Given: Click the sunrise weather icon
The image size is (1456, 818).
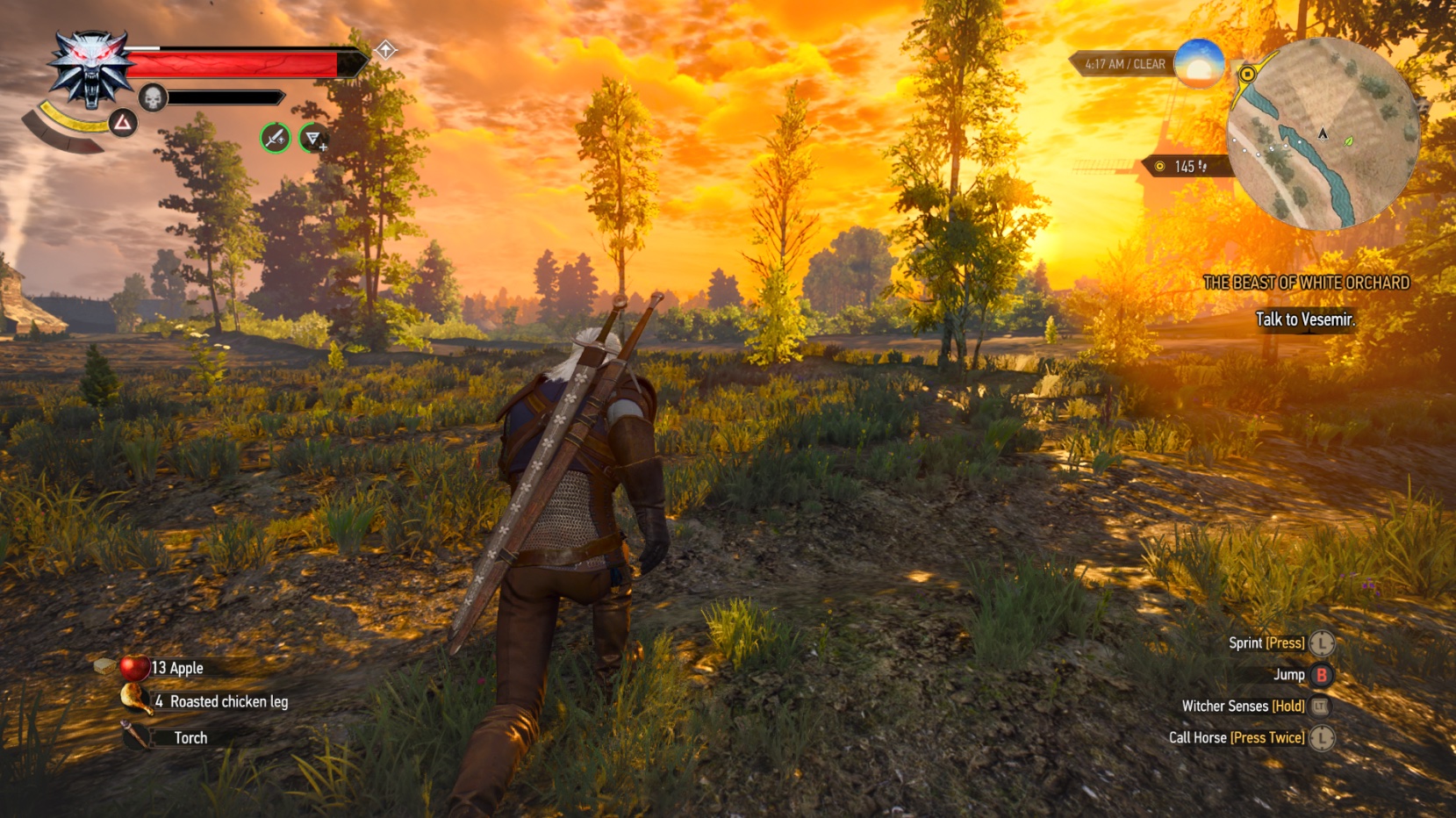Looking at the screenshot, I should (x=1197, y=66).
